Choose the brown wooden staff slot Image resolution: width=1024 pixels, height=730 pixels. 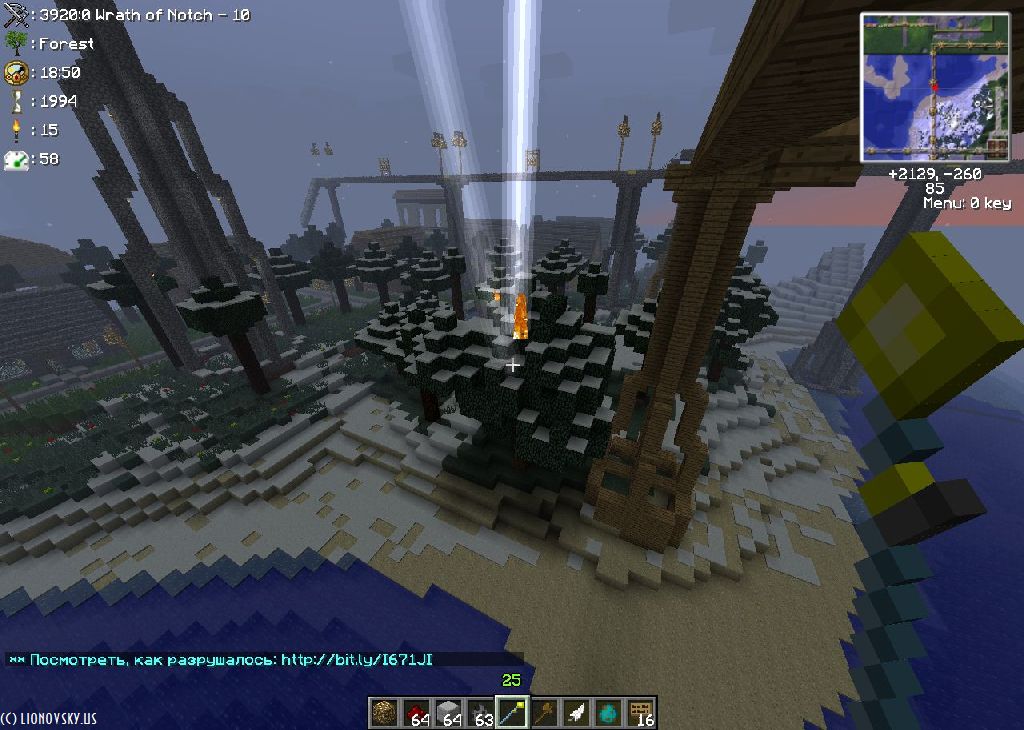pyautogui.click(x=545, y=713)
